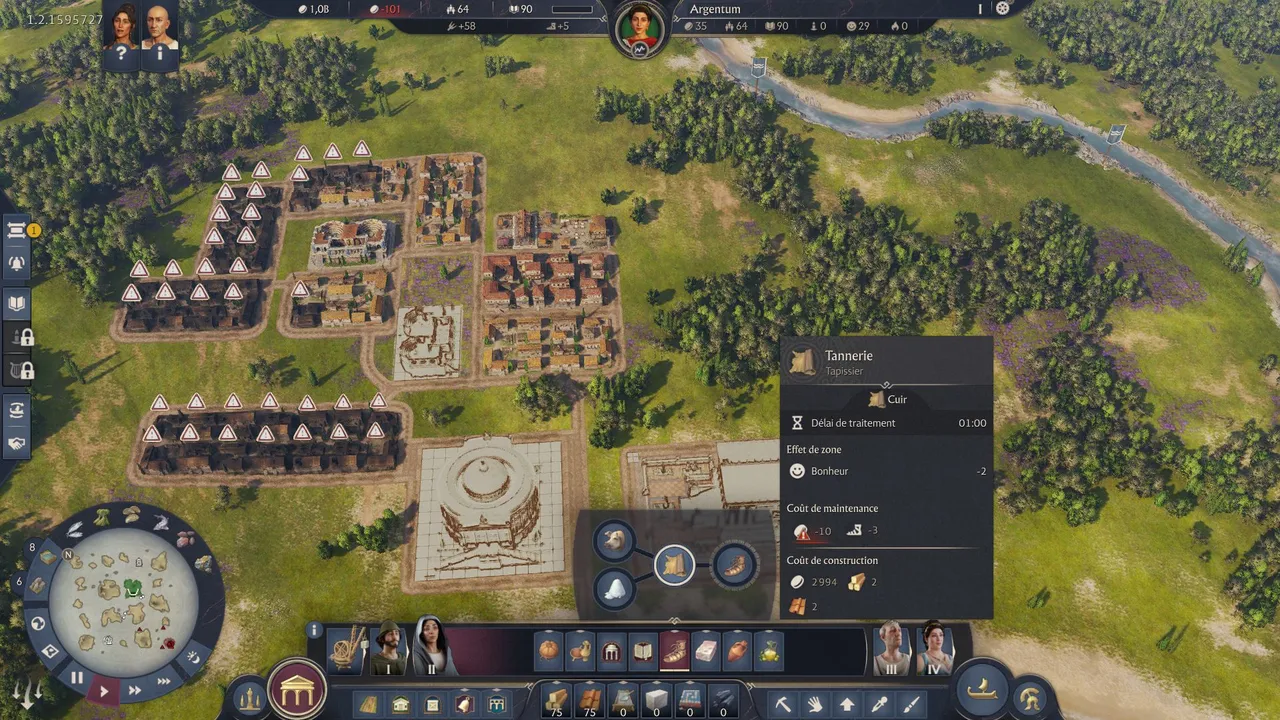Pause the game speed

coord(77,678)
